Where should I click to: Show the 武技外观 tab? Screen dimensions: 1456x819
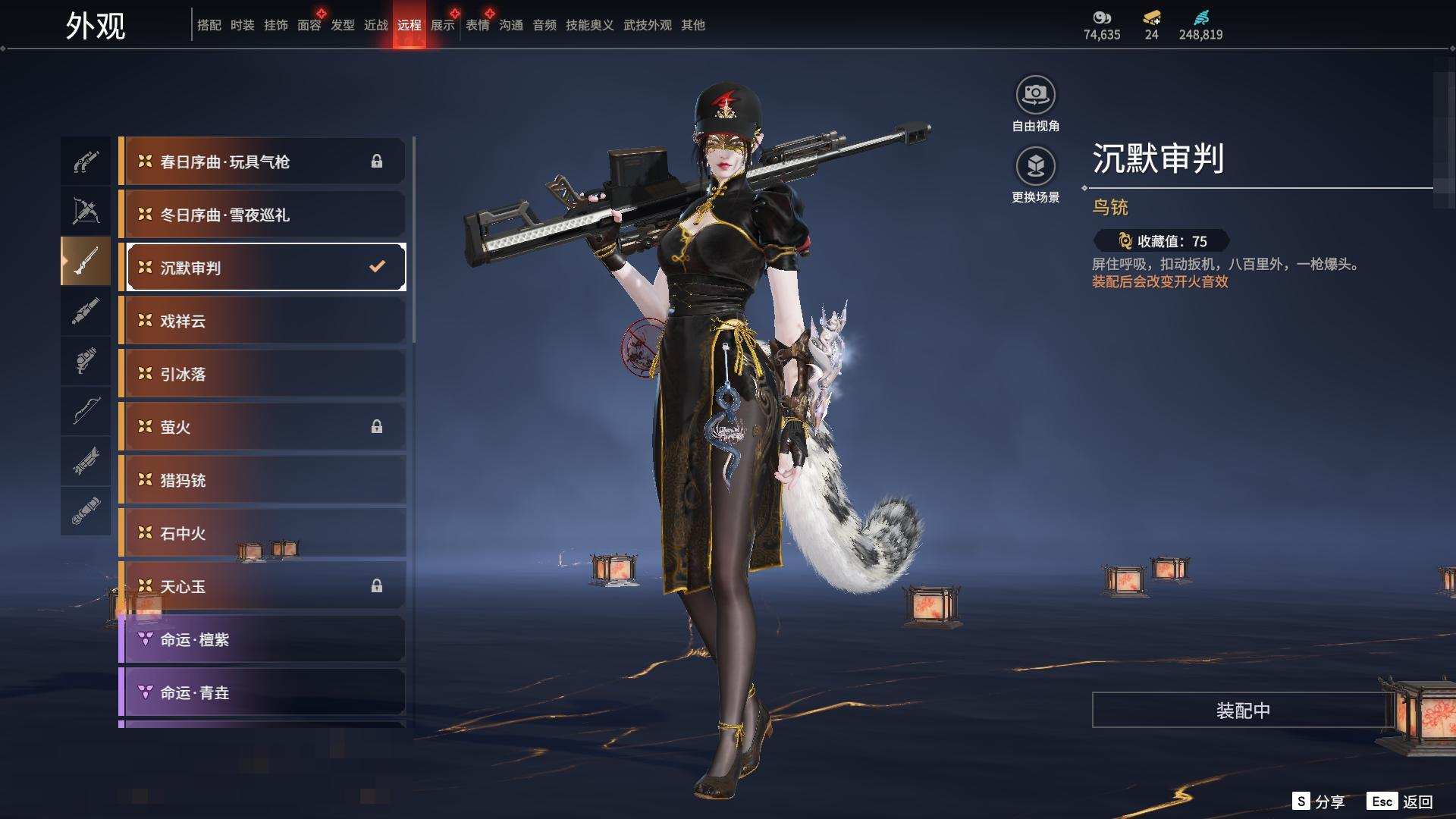647,25
